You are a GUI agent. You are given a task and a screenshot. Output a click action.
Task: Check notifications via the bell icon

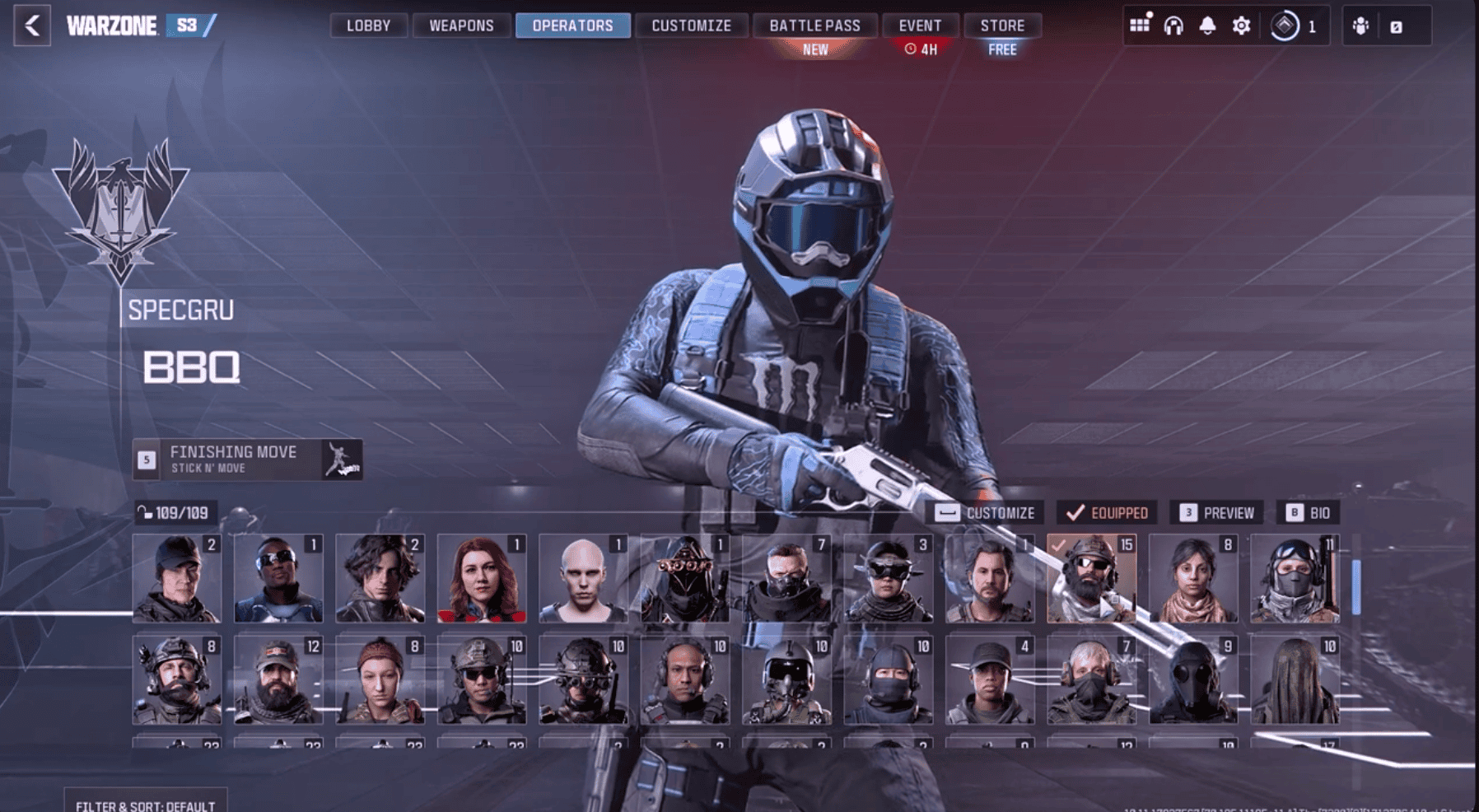coord(1207,26)
